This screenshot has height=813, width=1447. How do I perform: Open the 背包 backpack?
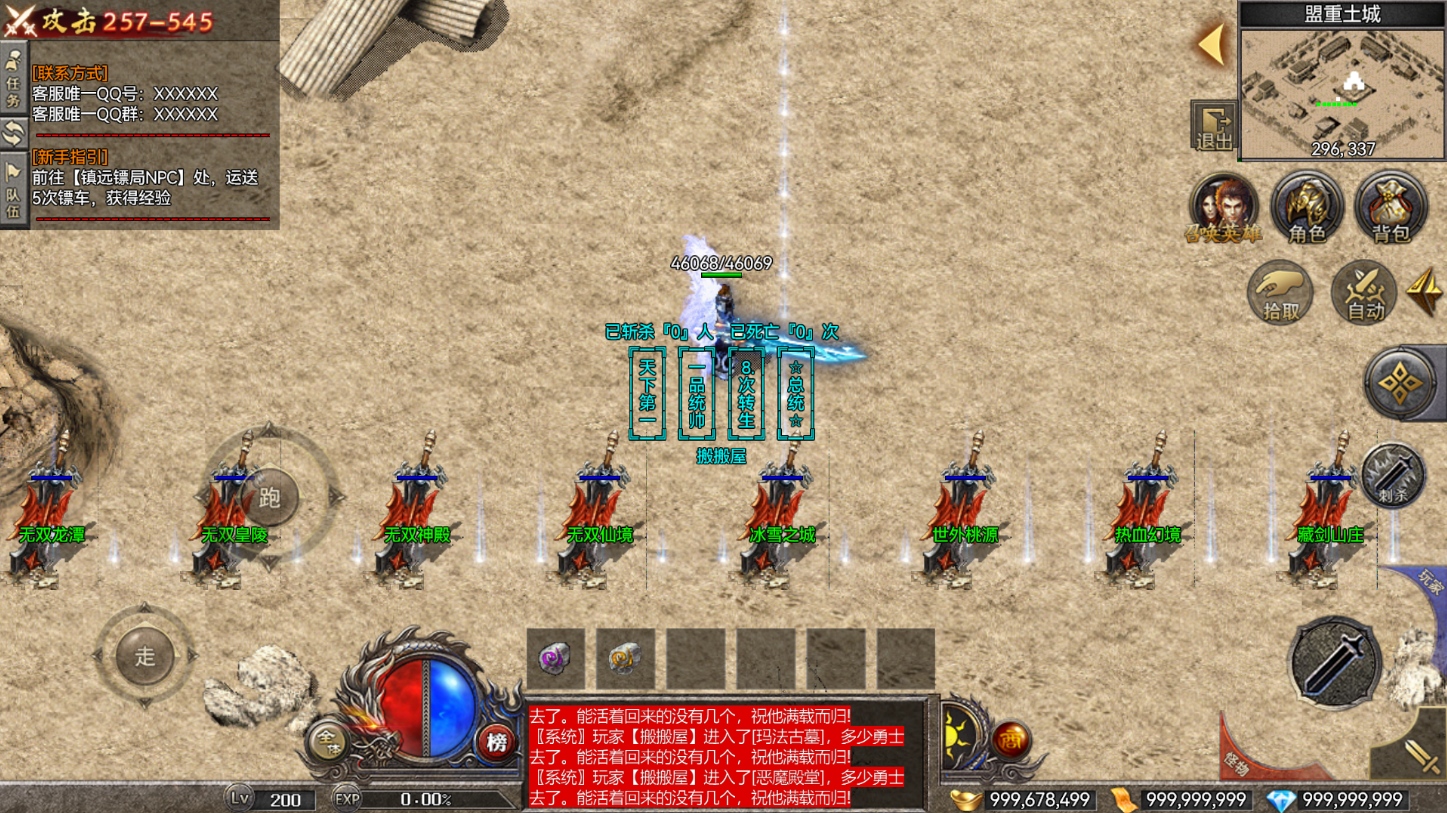pyautogui.click(x=1390, y=208)
